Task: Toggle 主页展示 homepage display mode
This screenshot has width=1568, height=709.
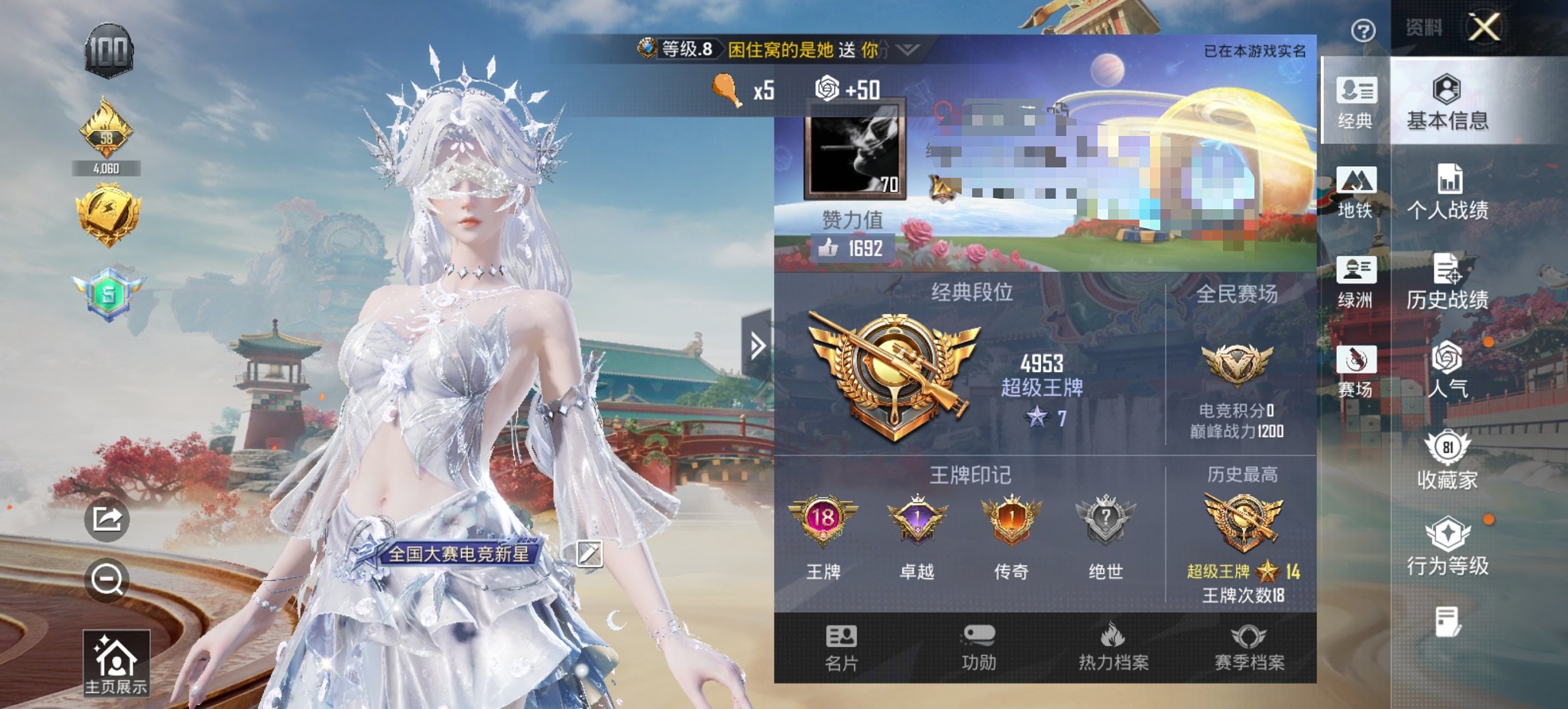Action: (118, 660)
